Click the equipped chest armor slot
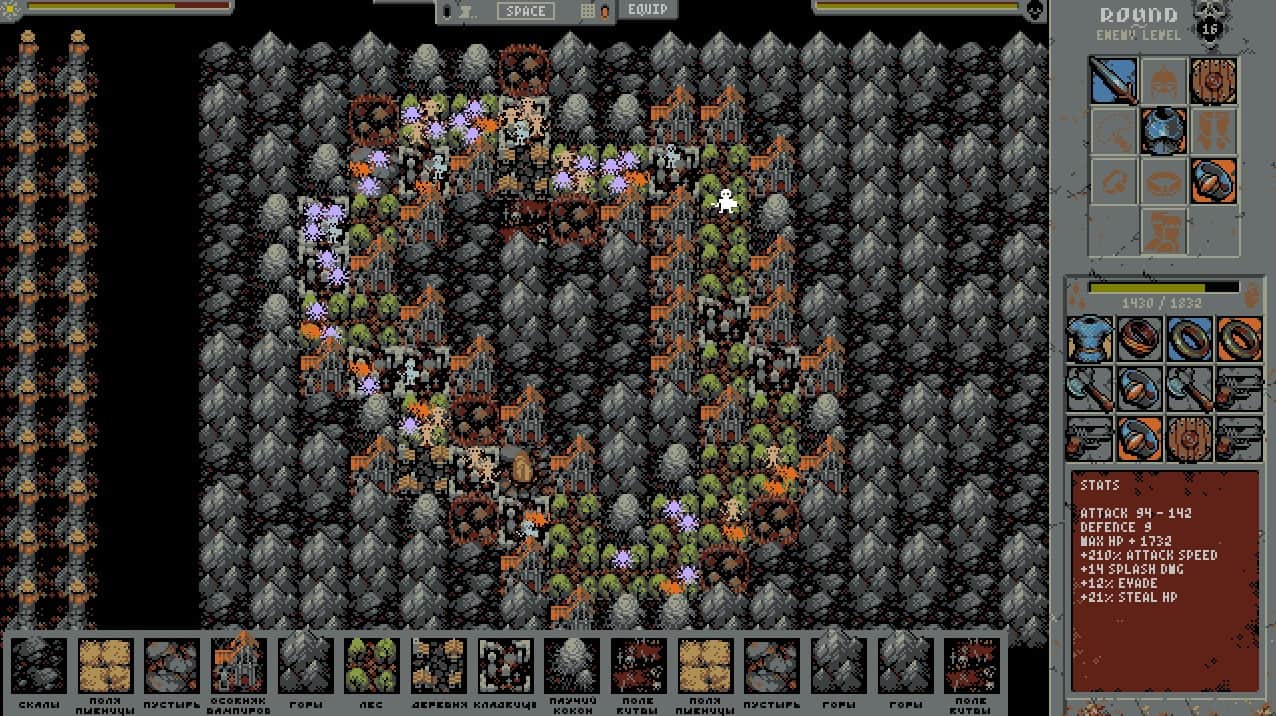Screen dimensions: 1276x716 click(1164, 131)
